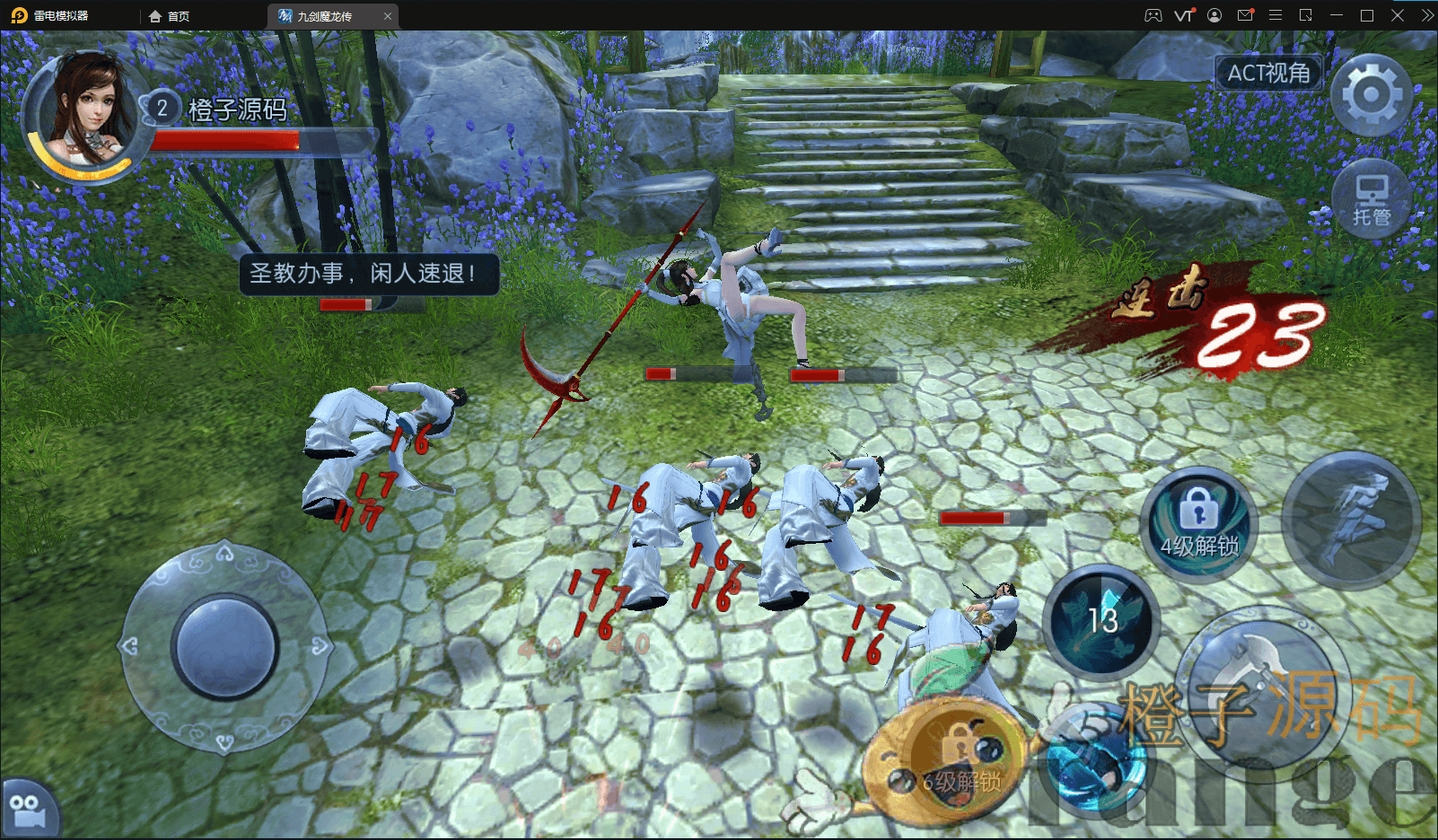Close the 九剑魔龙传 emulator tab
This screenshot has height=840, width=1438.
(x=388, y=16)
